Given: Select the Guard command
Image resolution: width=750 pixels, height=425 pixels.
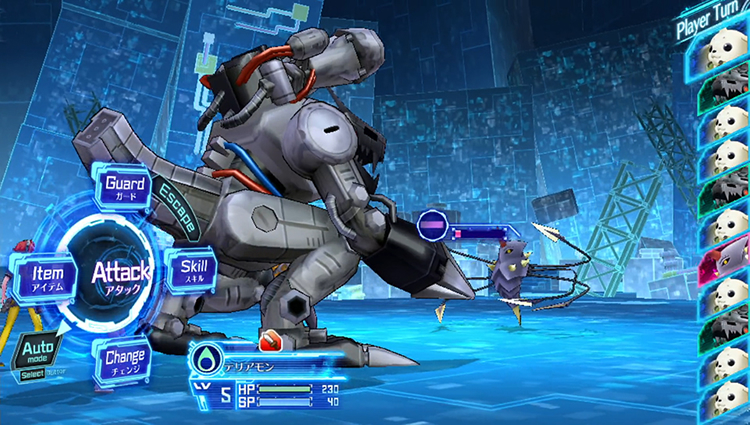Looking at the screenshot, I should pyautogui.click(x=126, y=188).
